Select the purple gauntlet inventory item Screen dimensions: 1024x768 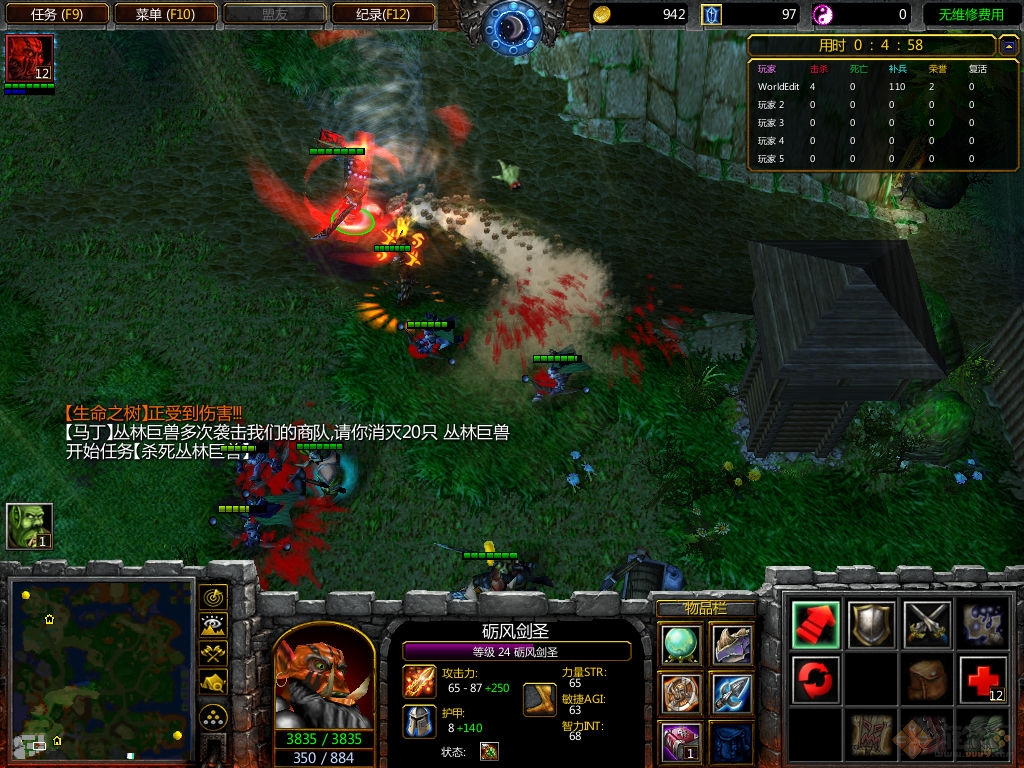[732, 644]
